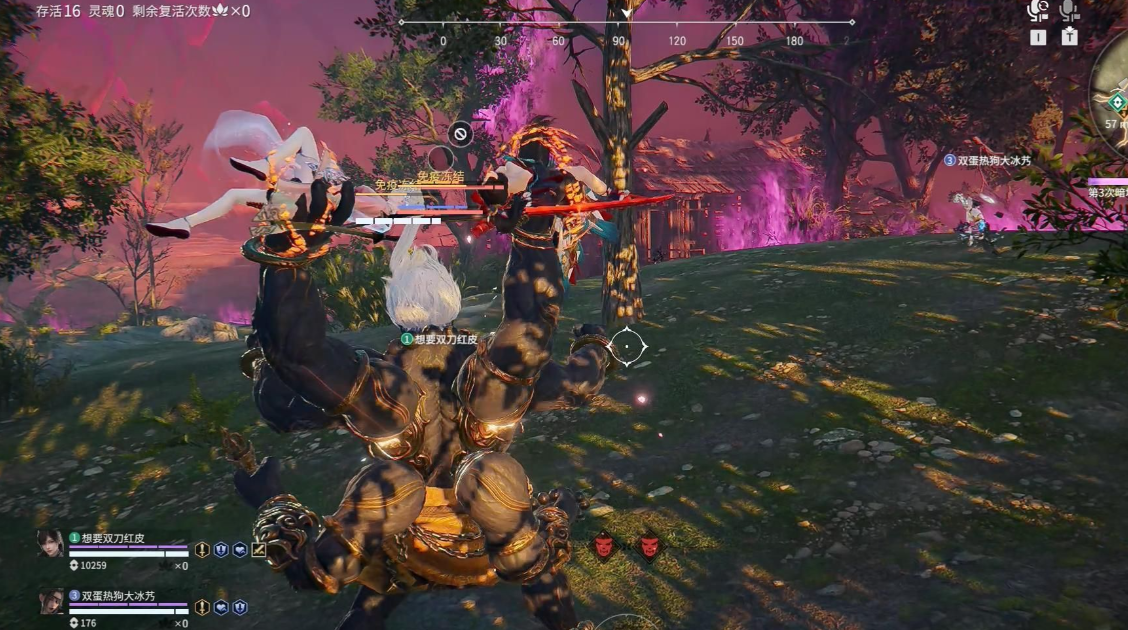The height and width of the screenshot is (630, 1128).
Task: Select teammate 想要双刀红皮's portrait
Action: click(x=50, y=543)
